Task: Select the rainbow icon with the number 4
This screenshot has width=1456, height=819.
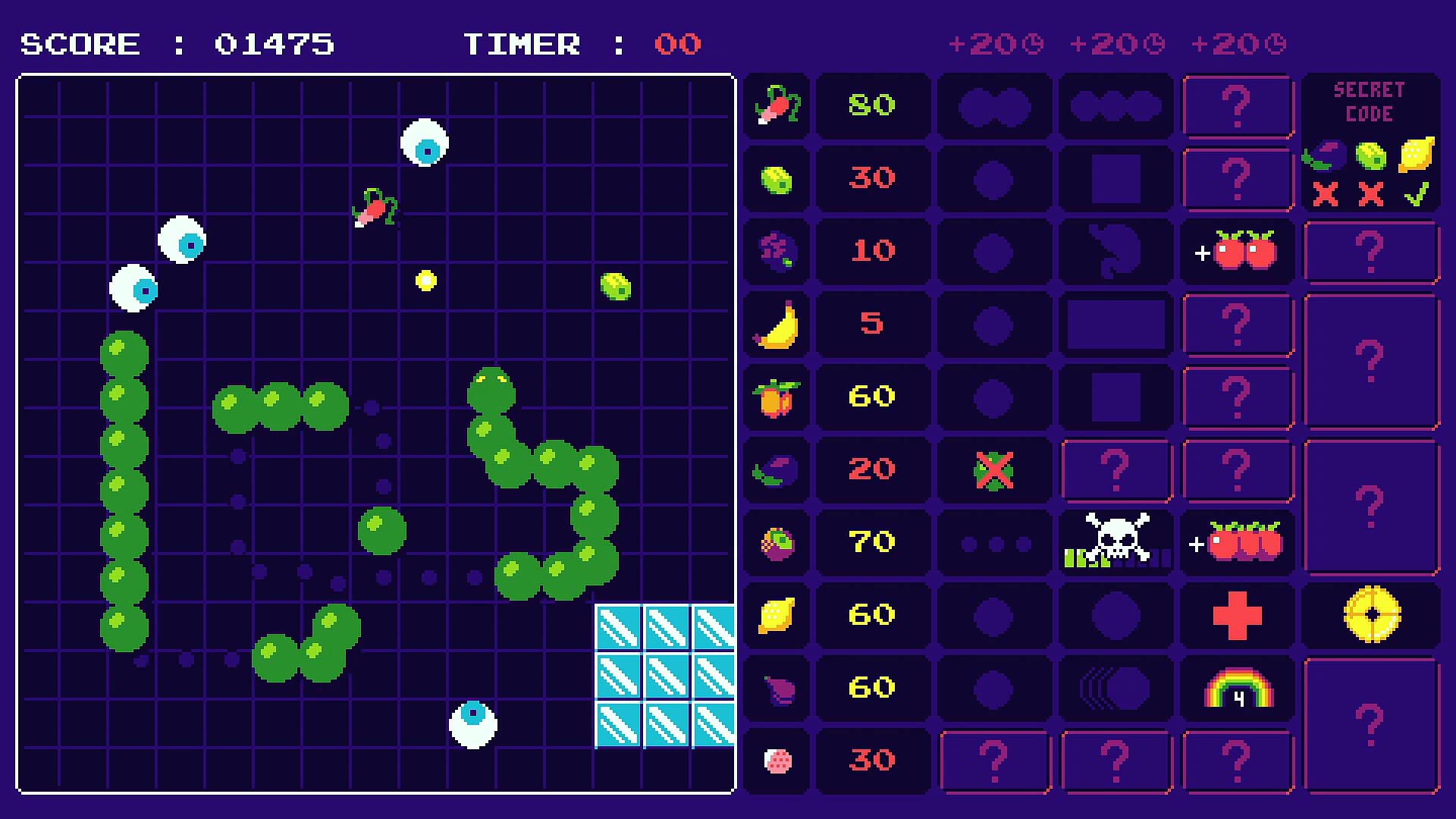Action: pos(1237,688)
